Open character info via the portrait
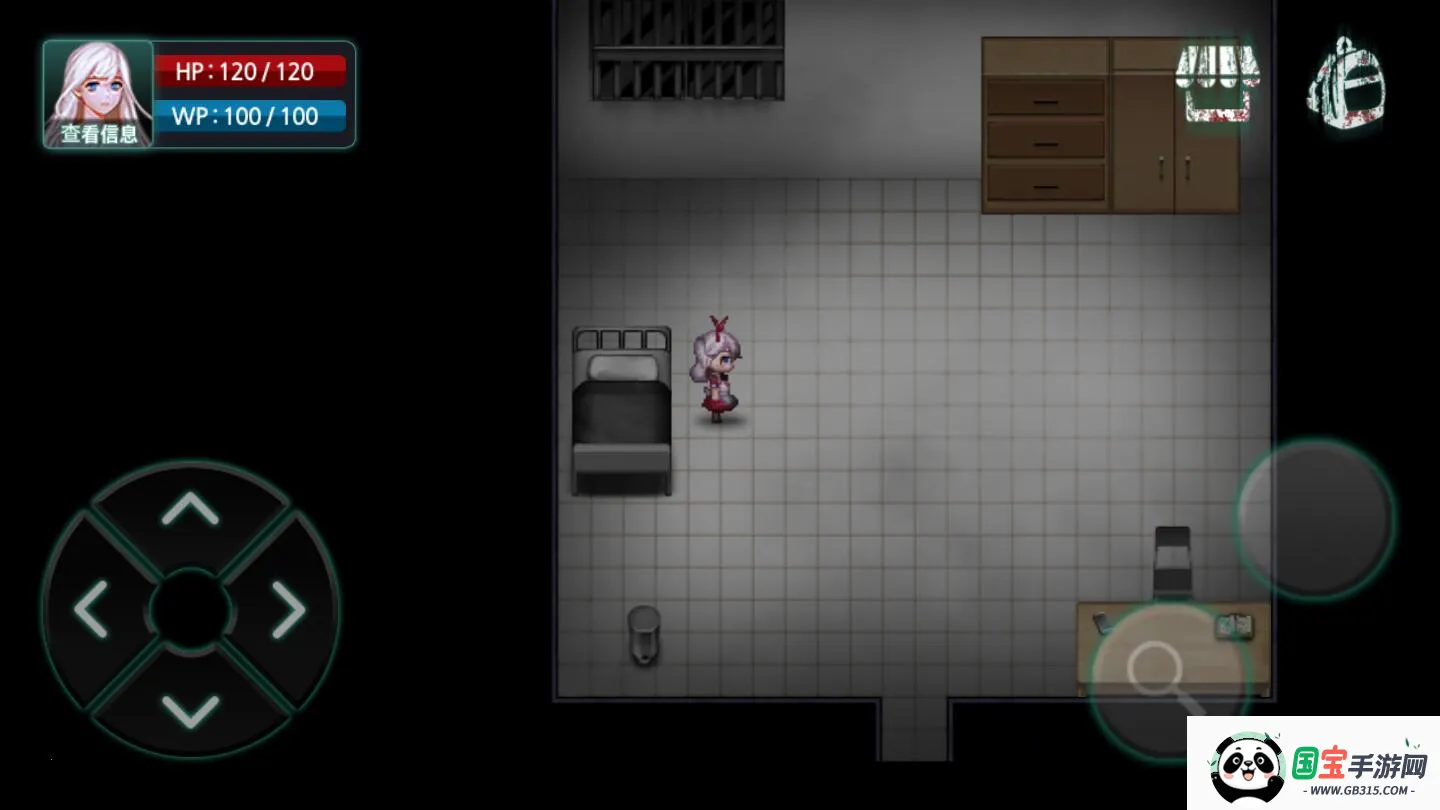Image resolution: width=1440 pixels, height=810 pixels. click(x=98, y=94)
